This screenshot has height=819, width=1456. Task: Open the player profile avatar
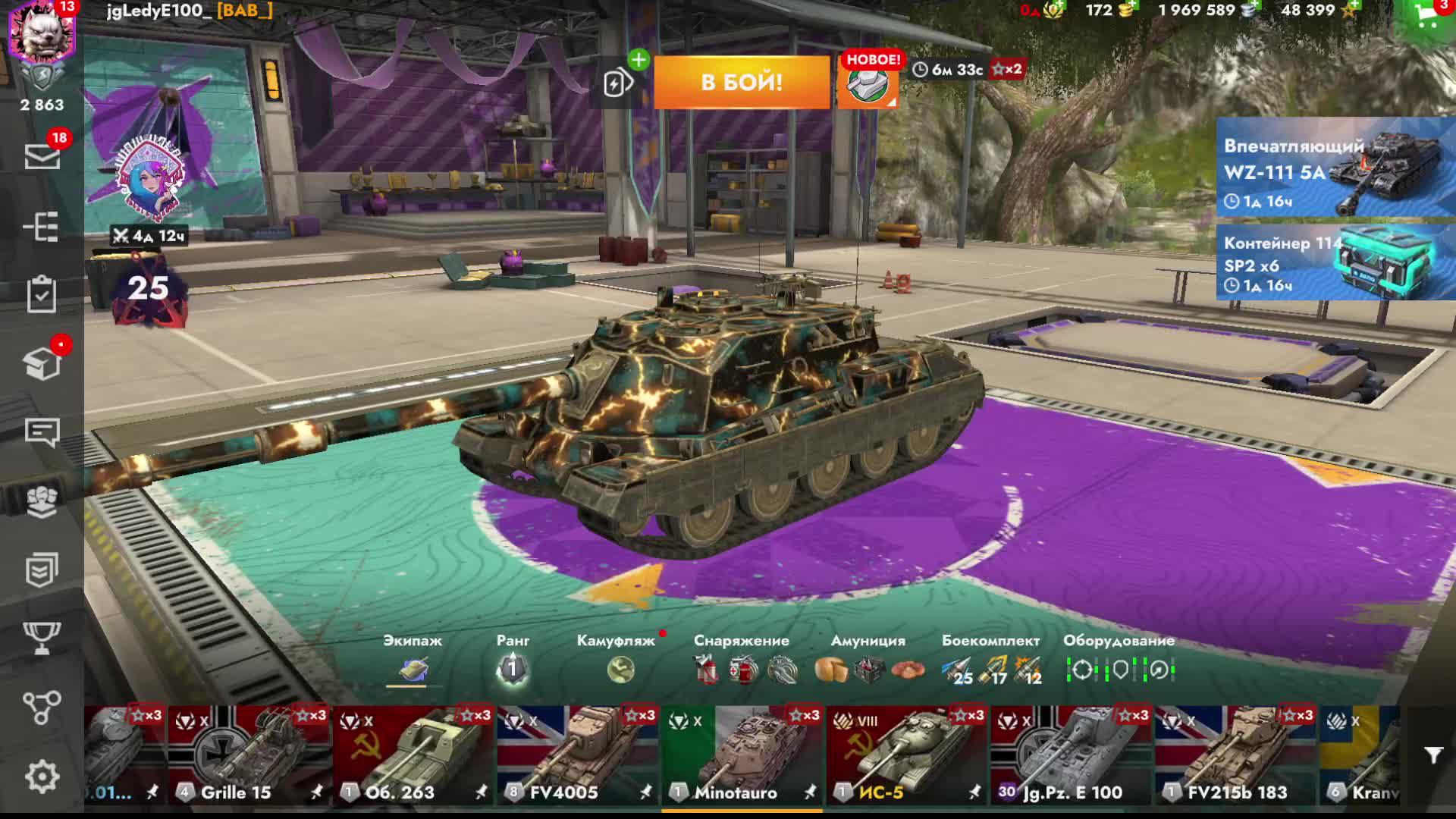(42, 32)
